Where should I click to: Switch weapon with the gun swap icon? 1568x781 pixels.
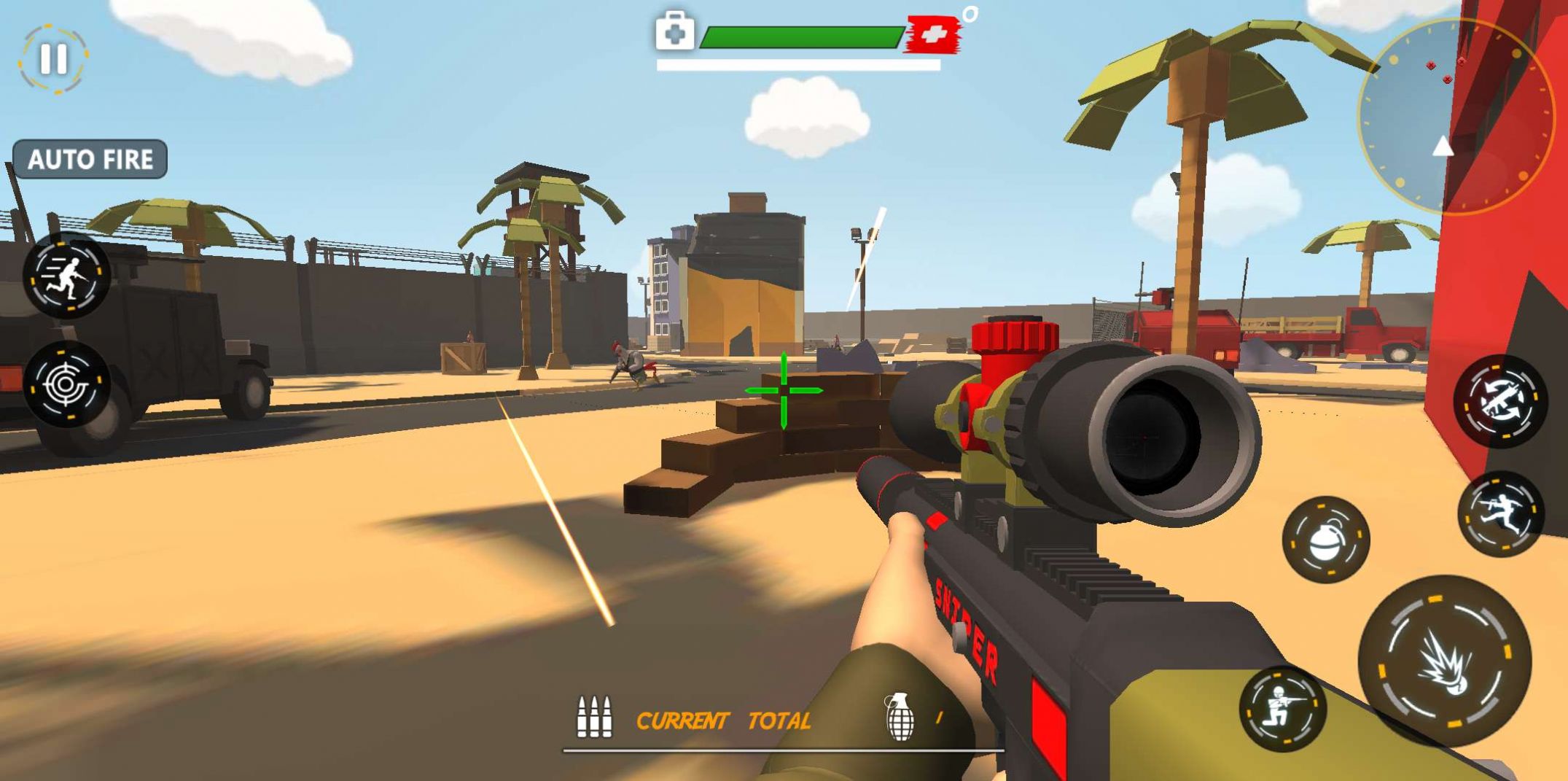coord(1500,401)
